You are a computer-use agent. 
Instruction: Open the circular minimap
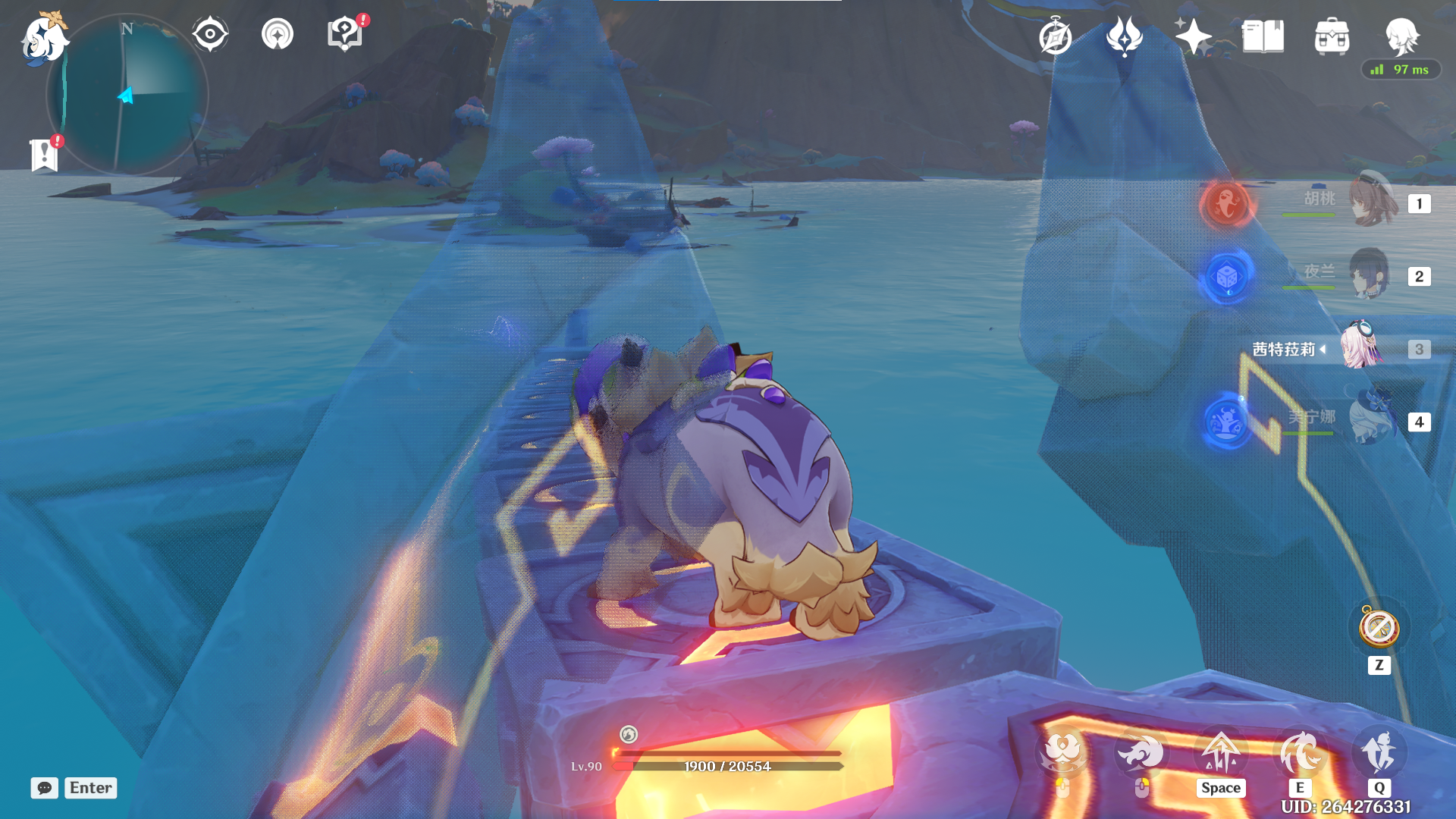(127, 96)
